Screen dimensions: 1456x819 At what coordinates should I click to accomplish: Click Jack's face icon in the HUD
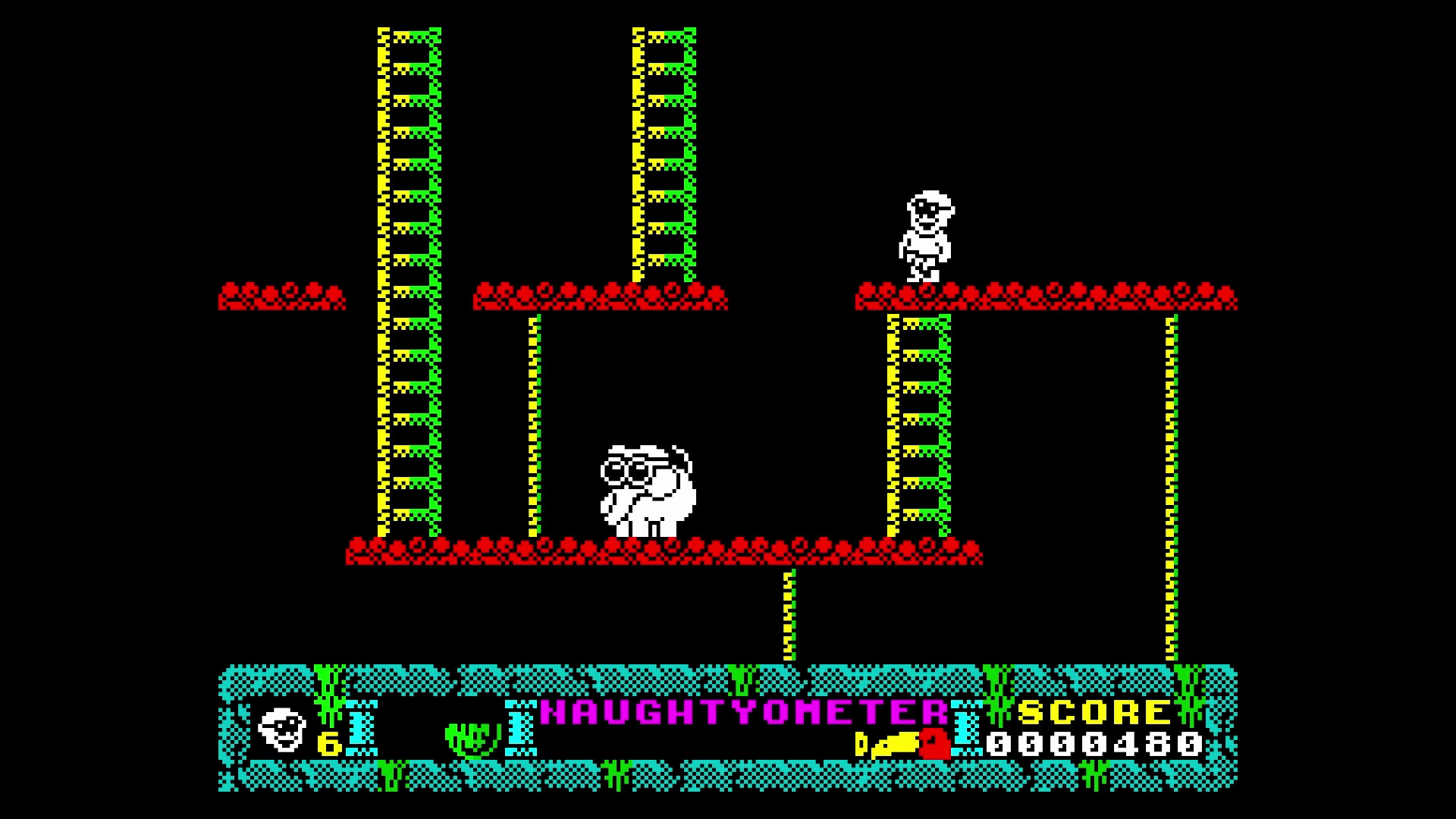pos(281,732)
